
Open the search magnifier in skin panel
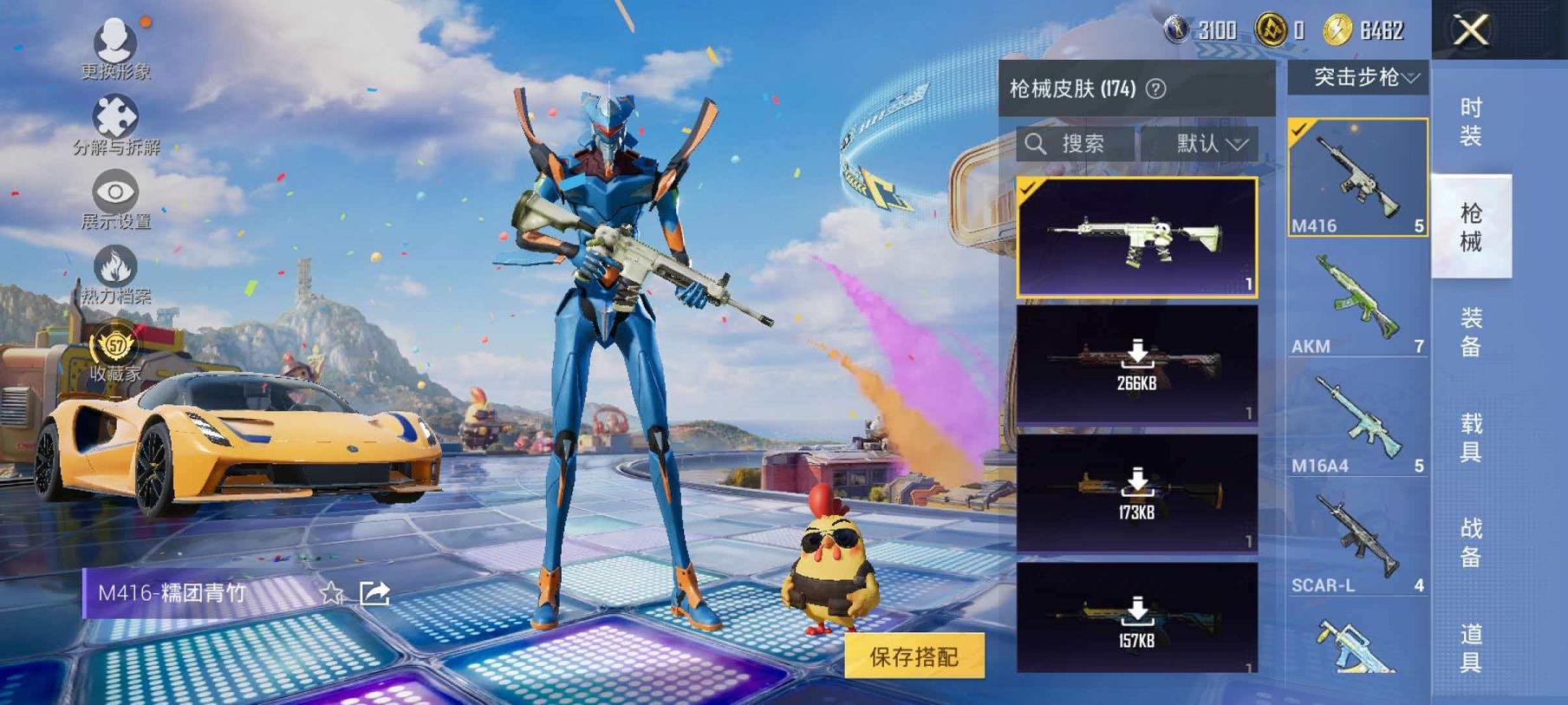tap(1037, 144)
